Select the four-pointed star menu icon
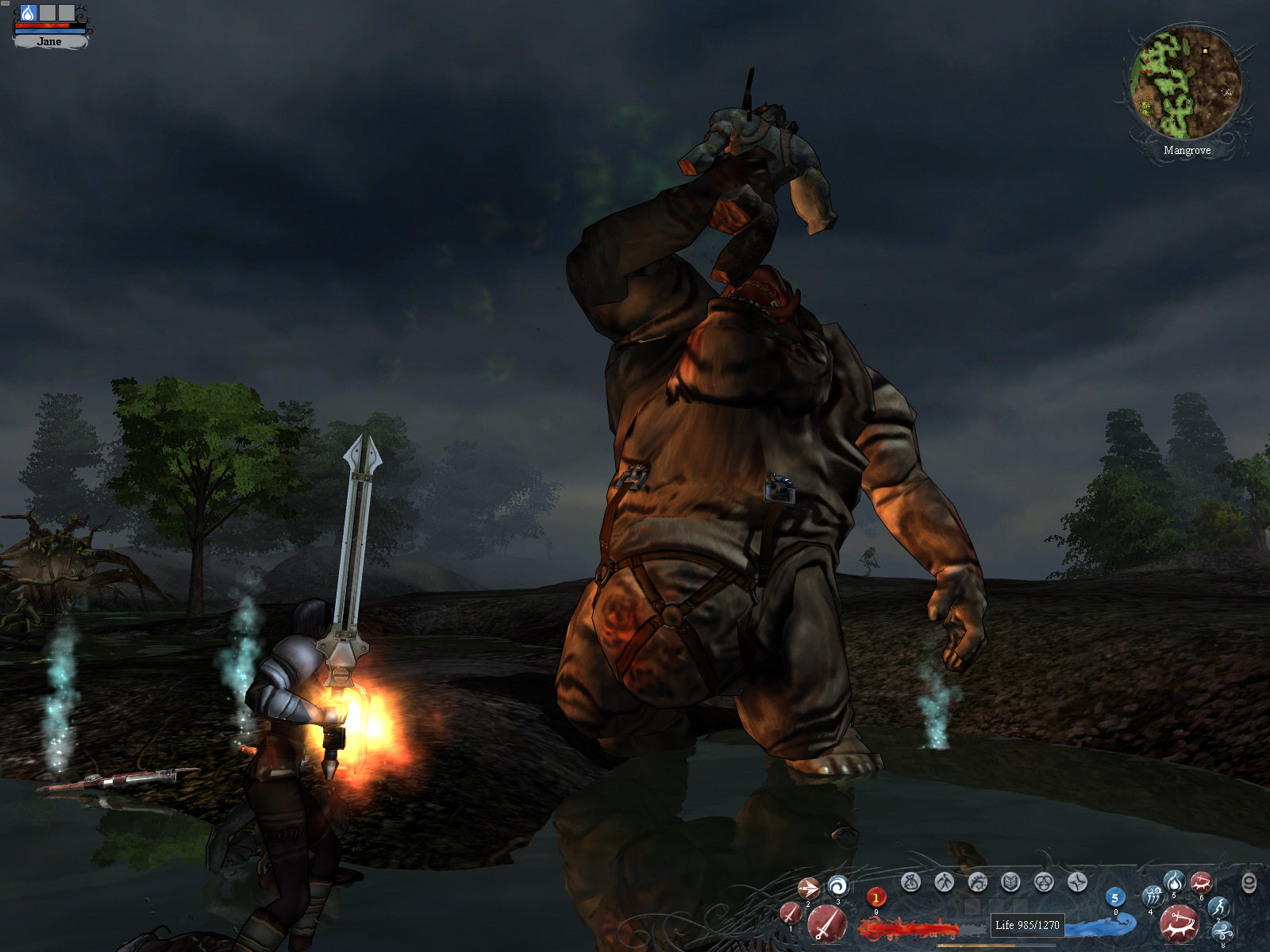1270x952 pixels. [1077, 881]
